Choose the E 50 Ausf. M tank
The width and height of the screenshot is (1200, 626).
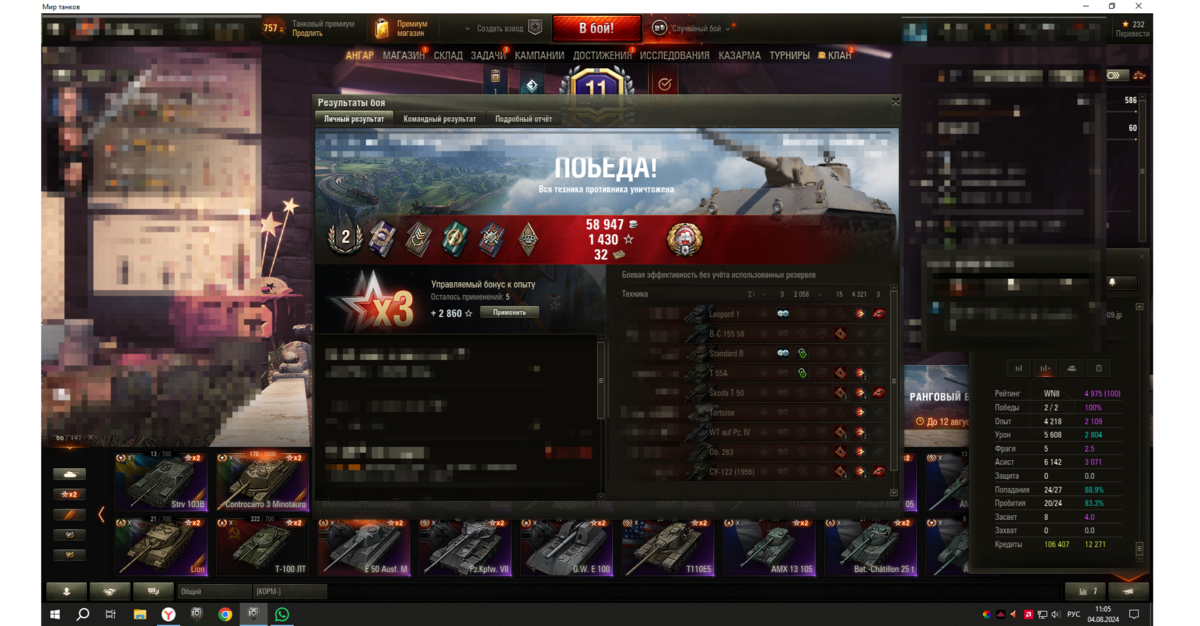tap(363, 546)
